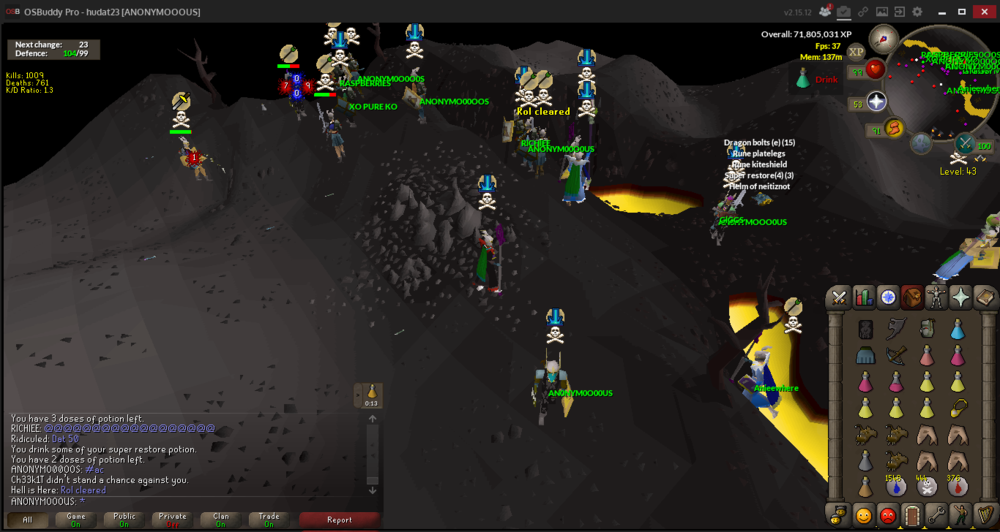Switch to the Magic spellbook tab
1000x532 pixels.
[984, 297]
